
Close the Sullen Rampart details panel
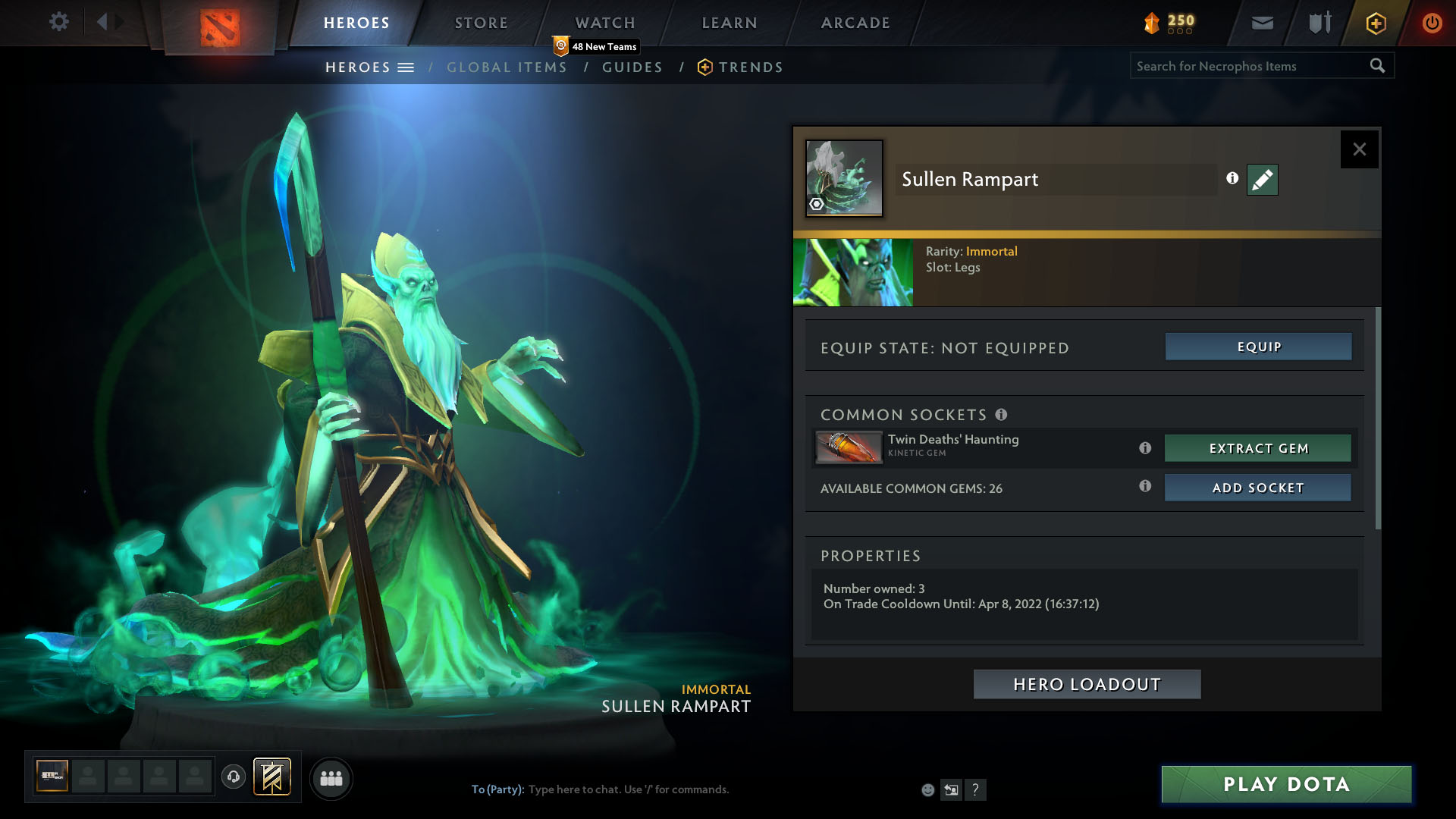pos(1359,149)
